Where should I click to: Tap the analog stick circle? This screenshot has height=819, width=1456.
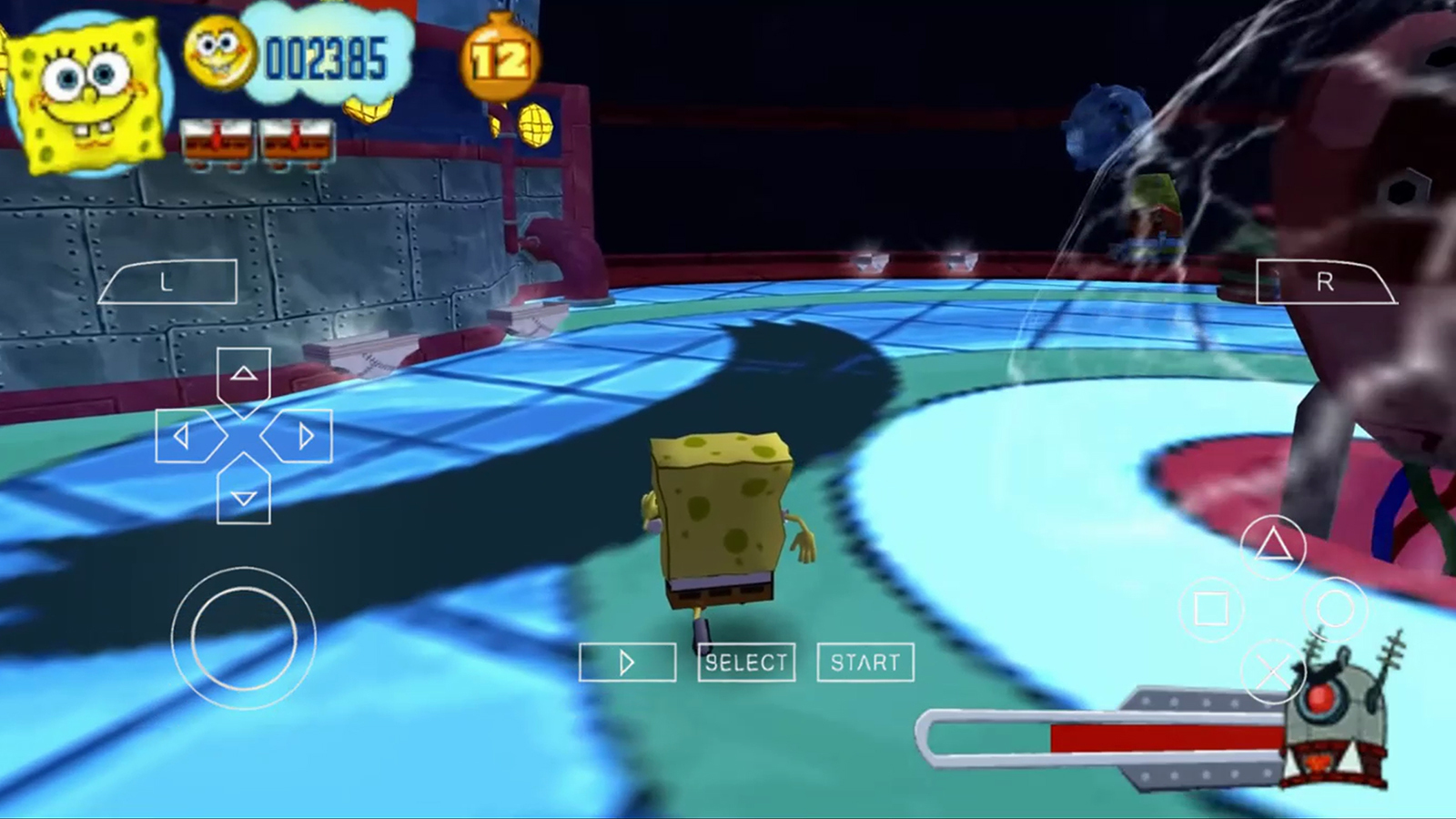244,638
